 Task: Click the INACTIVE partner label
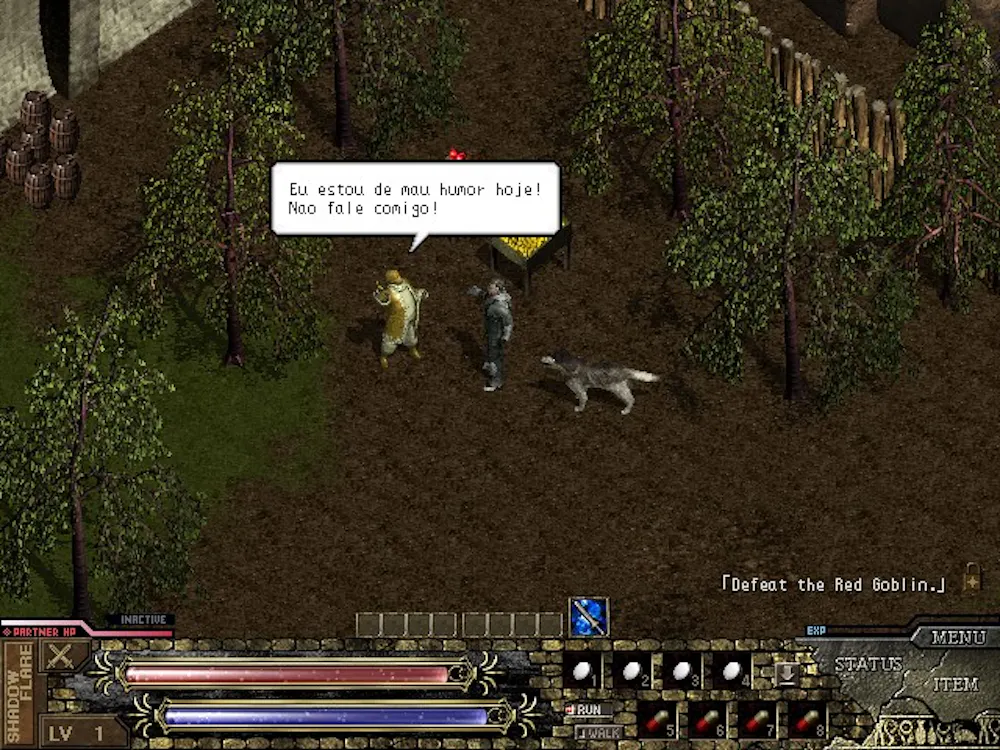coord(141,620)
